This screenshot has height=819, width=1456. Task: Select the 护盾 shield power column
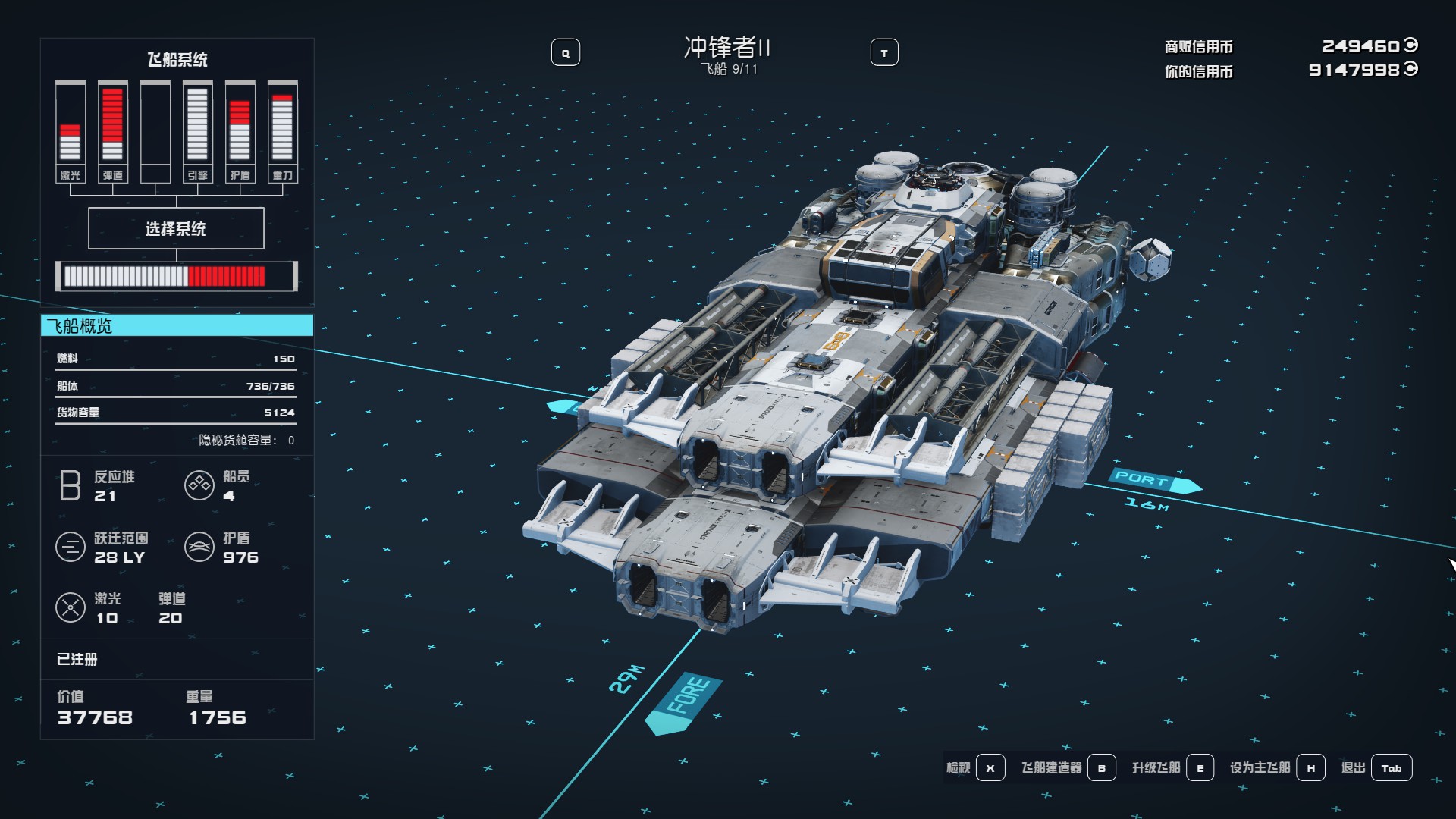[x=240, y=131]
